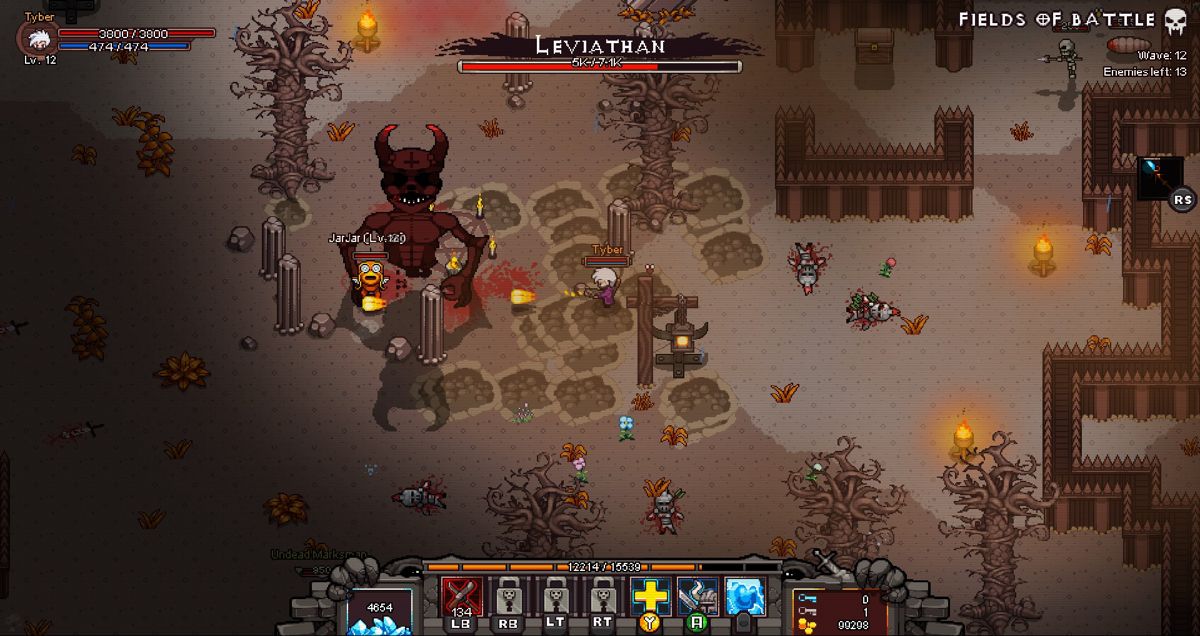Open the keys and gold panel
The width and height of the screenshot is (1200, 636).
(x=838, y=611)
